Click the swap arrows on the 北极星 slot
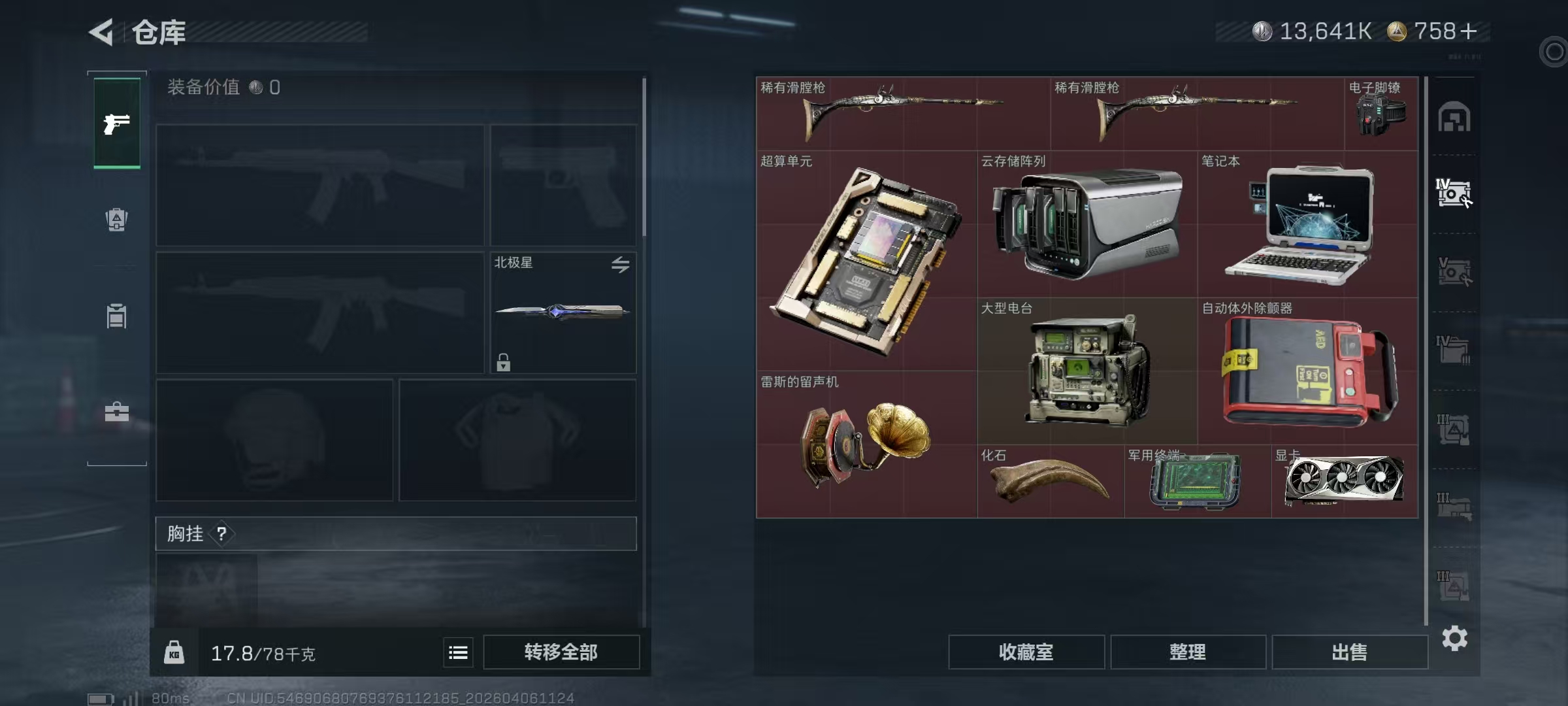 (x=621, y=264)
